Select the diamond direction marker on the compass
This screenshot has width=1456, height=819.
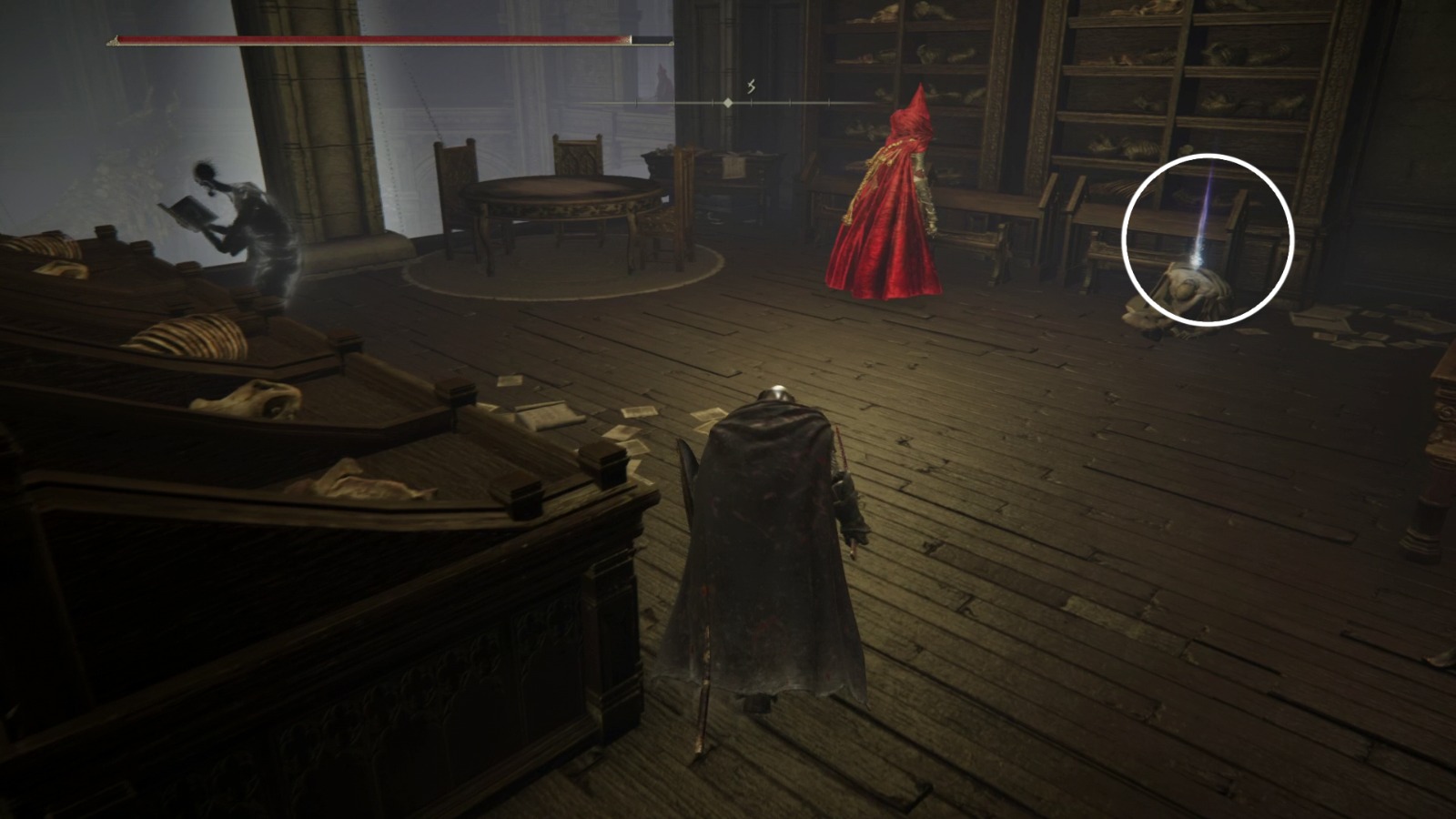(x=728, y=102)
